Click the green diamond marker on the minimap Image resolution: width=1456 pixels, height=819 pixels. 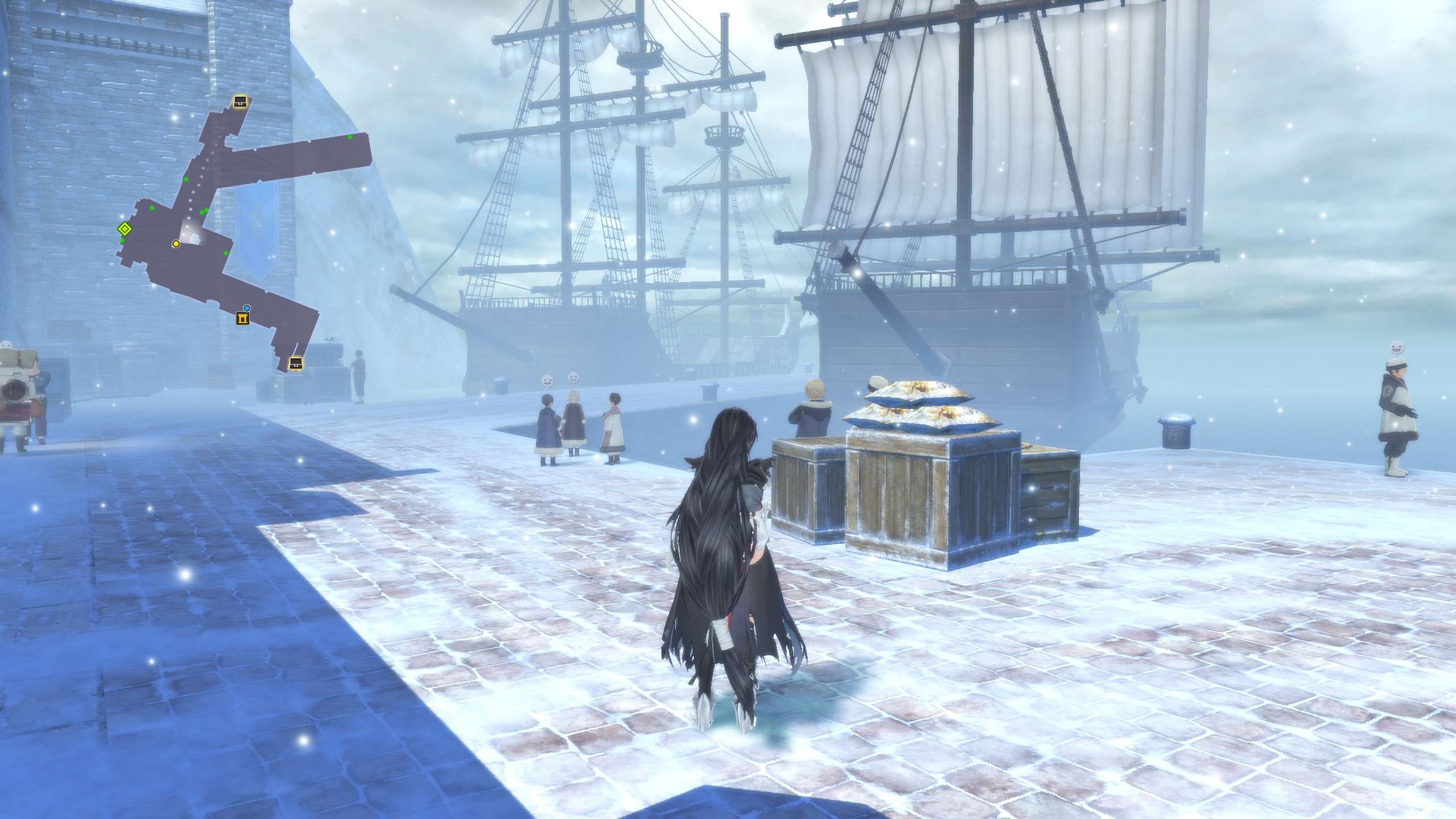pos(125,229)
